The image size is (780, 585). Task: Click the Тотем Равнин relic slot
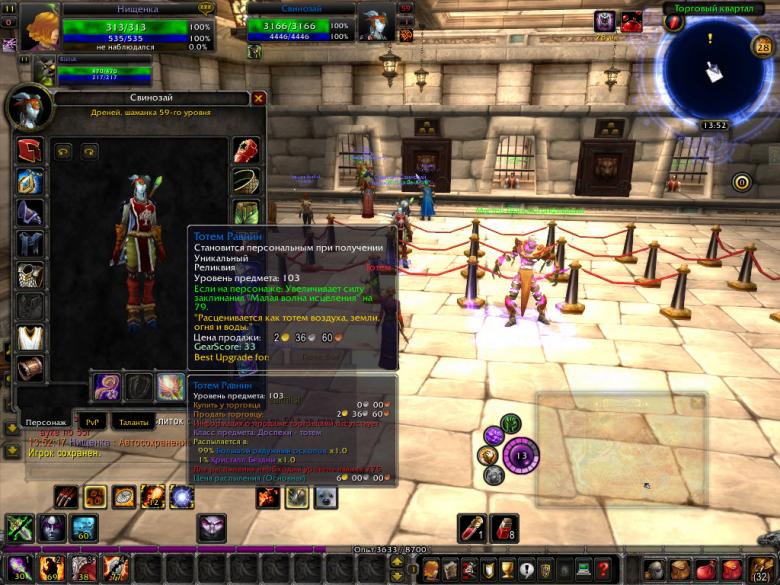pyautogui.click(x=169, y=387)
